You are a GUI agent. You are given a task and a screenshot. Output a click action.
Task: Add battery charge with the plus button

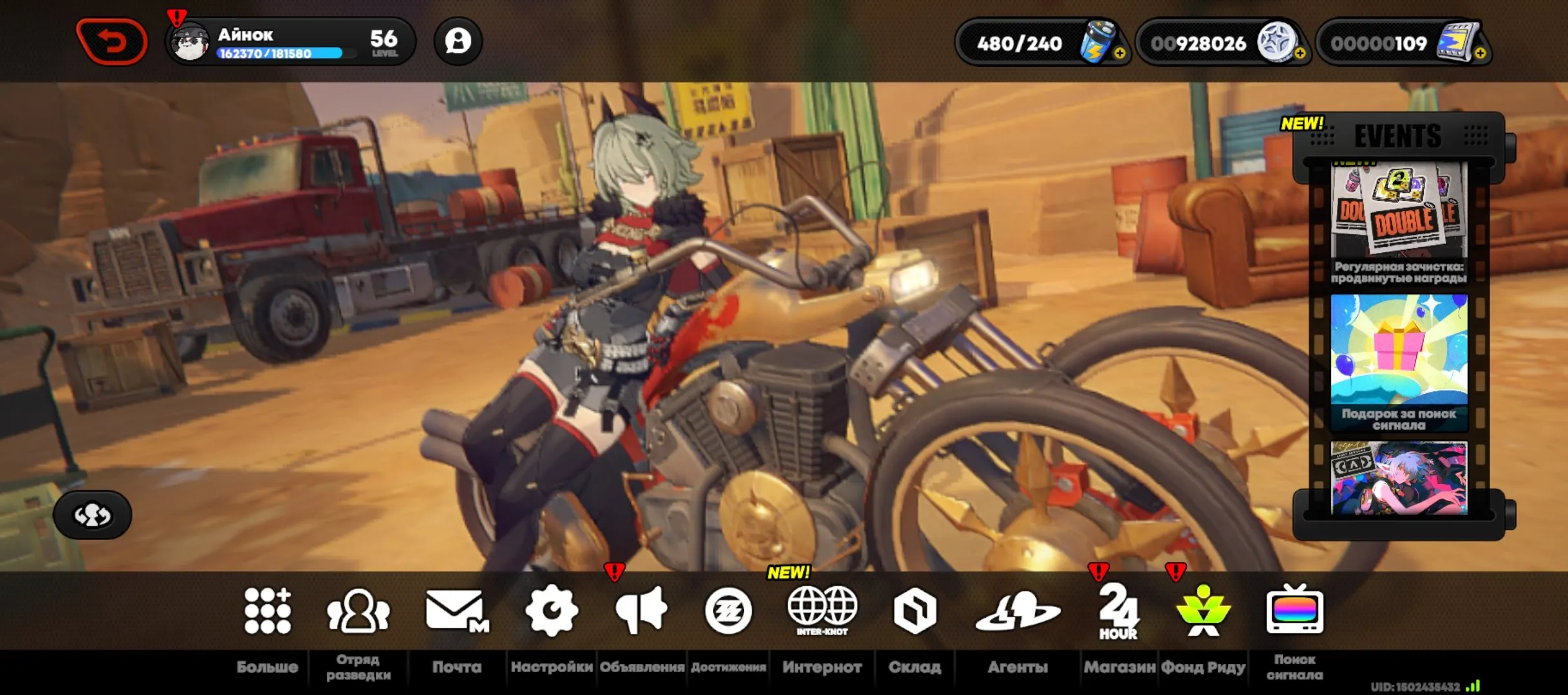pyautogui.click(x=1119, y=53)
